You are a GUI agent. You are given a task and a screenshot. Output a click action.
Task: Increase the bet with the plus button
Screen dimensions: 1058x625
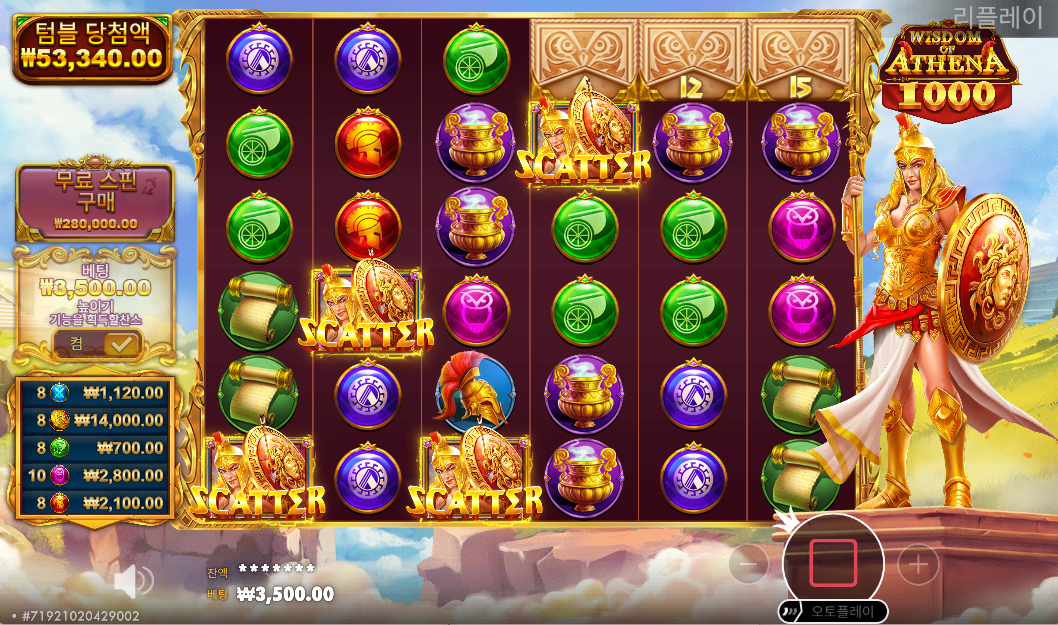[x=917, y=565]
